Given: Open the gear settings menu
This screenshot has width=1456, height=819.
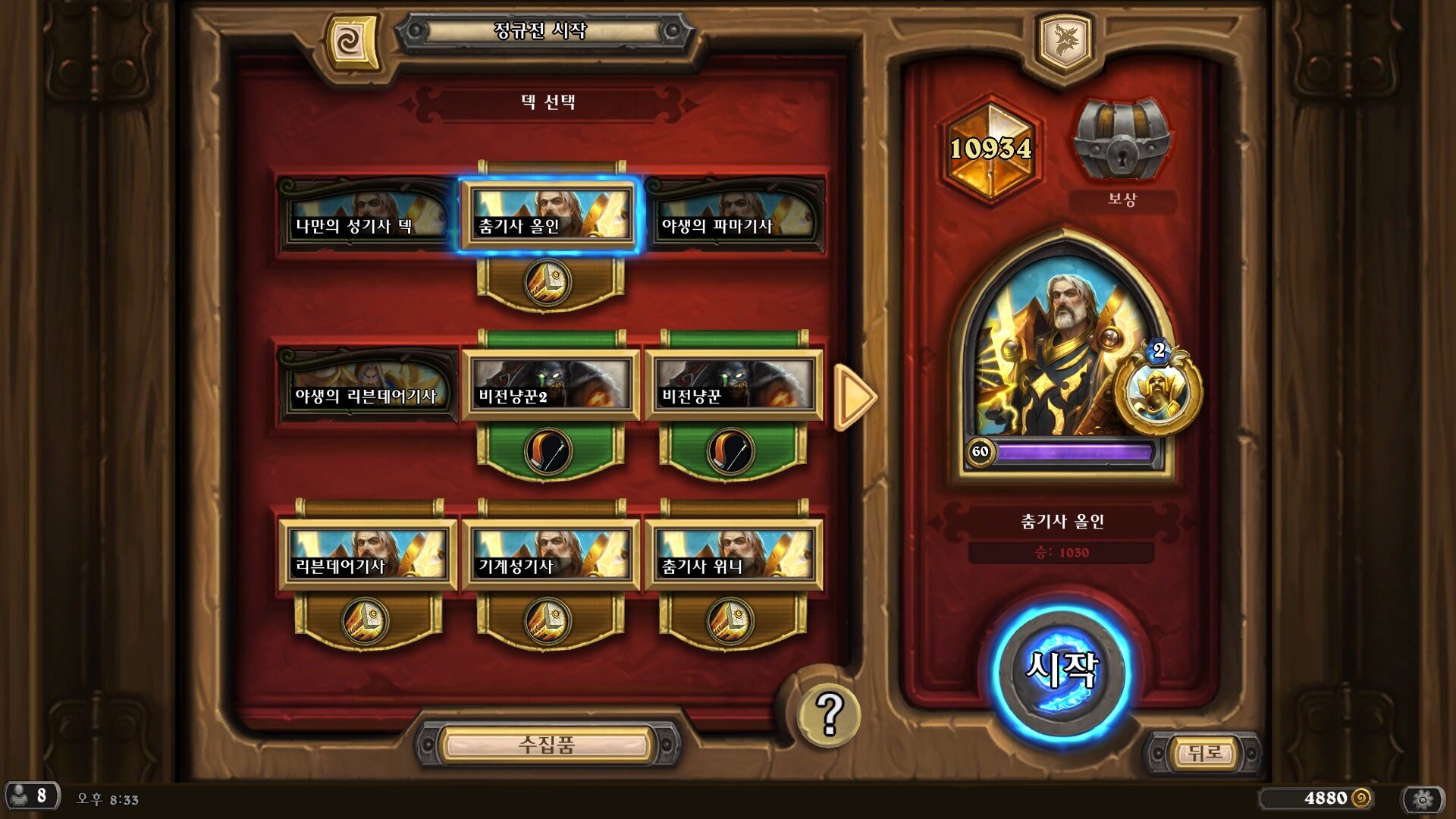Looking at the screenshot, I should point(1423,799).
